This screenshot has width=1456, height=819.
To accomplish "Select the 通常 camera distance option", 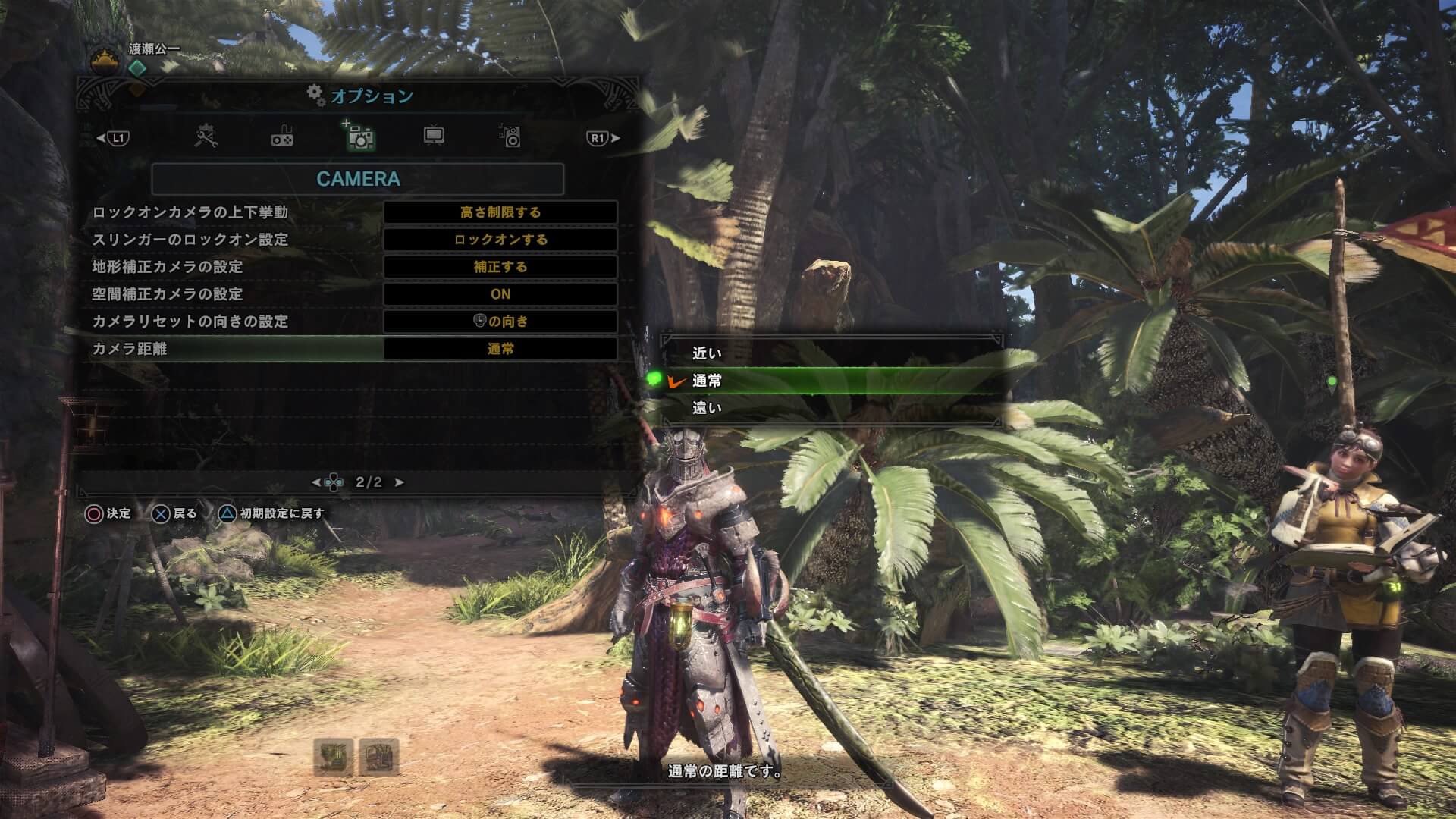I will pos(707,381).
